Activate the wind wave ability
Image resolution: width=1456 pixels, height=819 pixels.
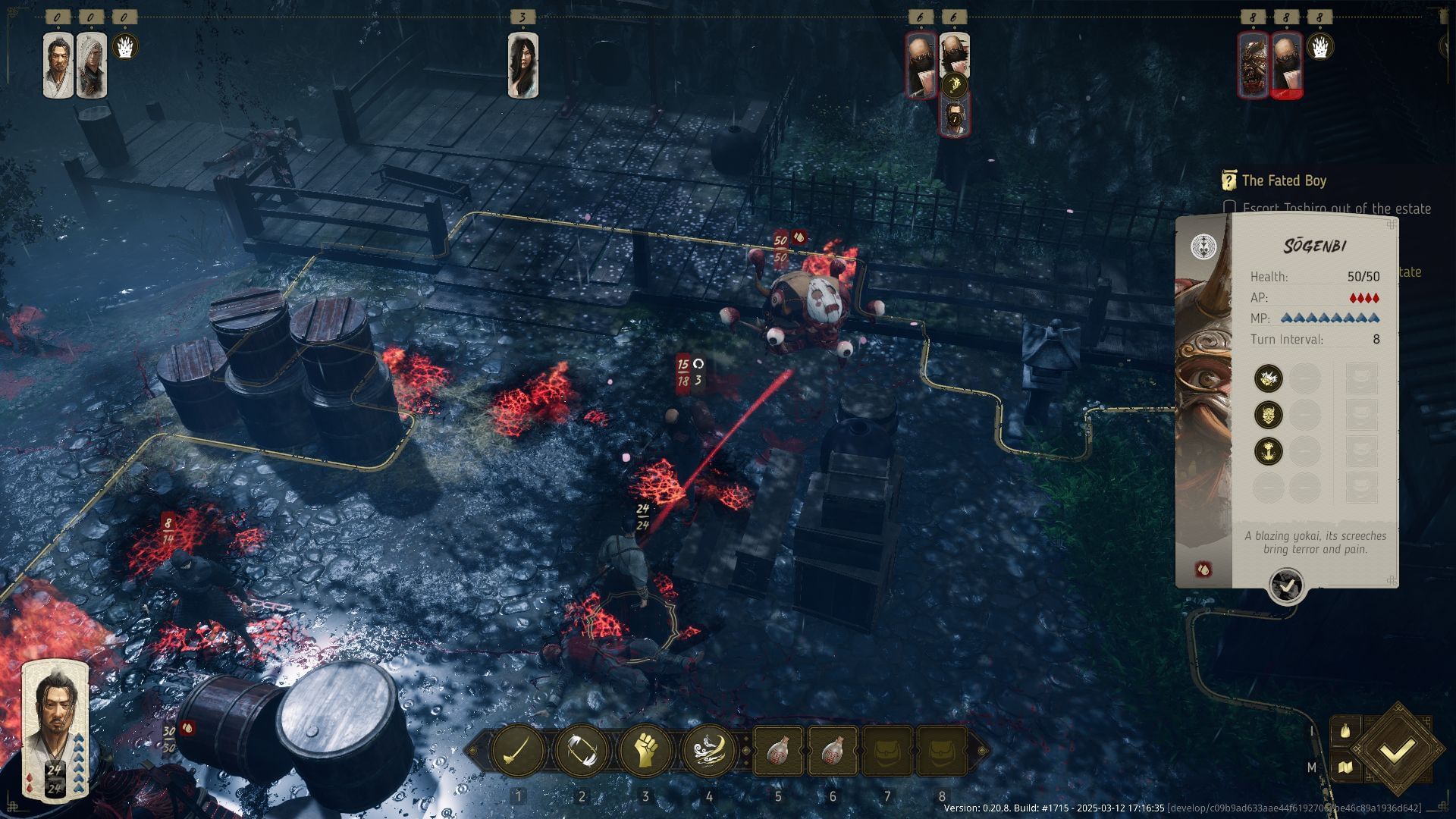pyautogui.click(x=709, y=751)
